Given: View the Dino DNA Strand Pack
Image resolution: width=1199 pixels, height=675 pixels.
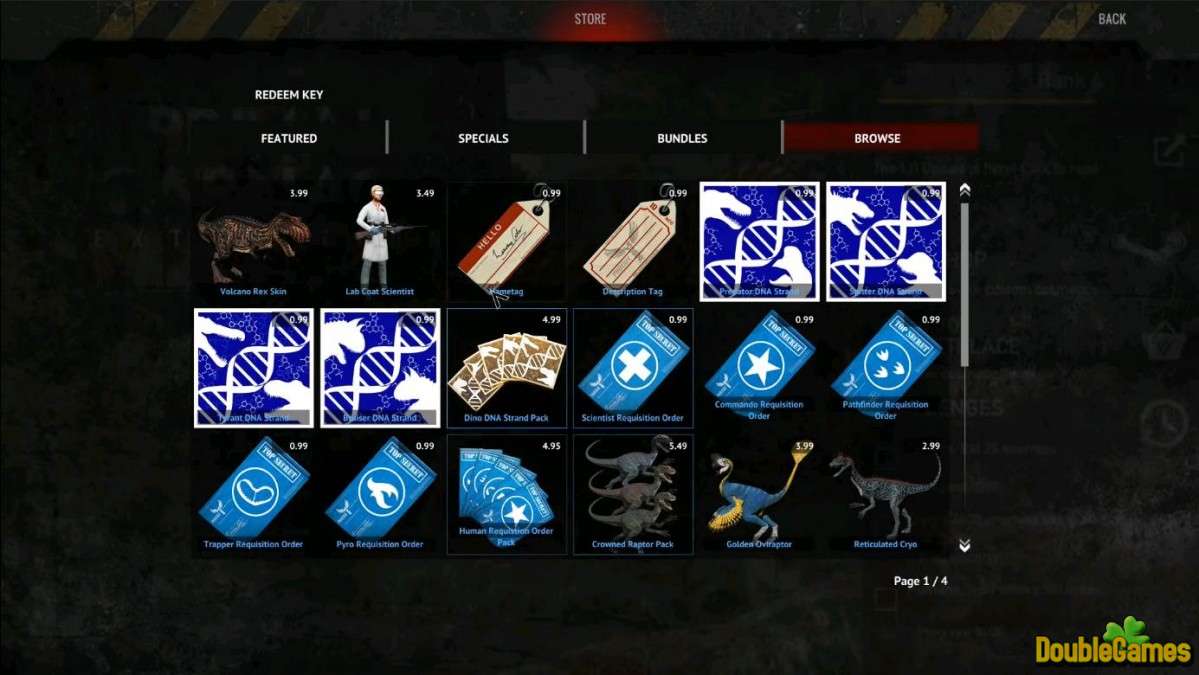Looking at the screenshot, I should [x=507, y=368].
